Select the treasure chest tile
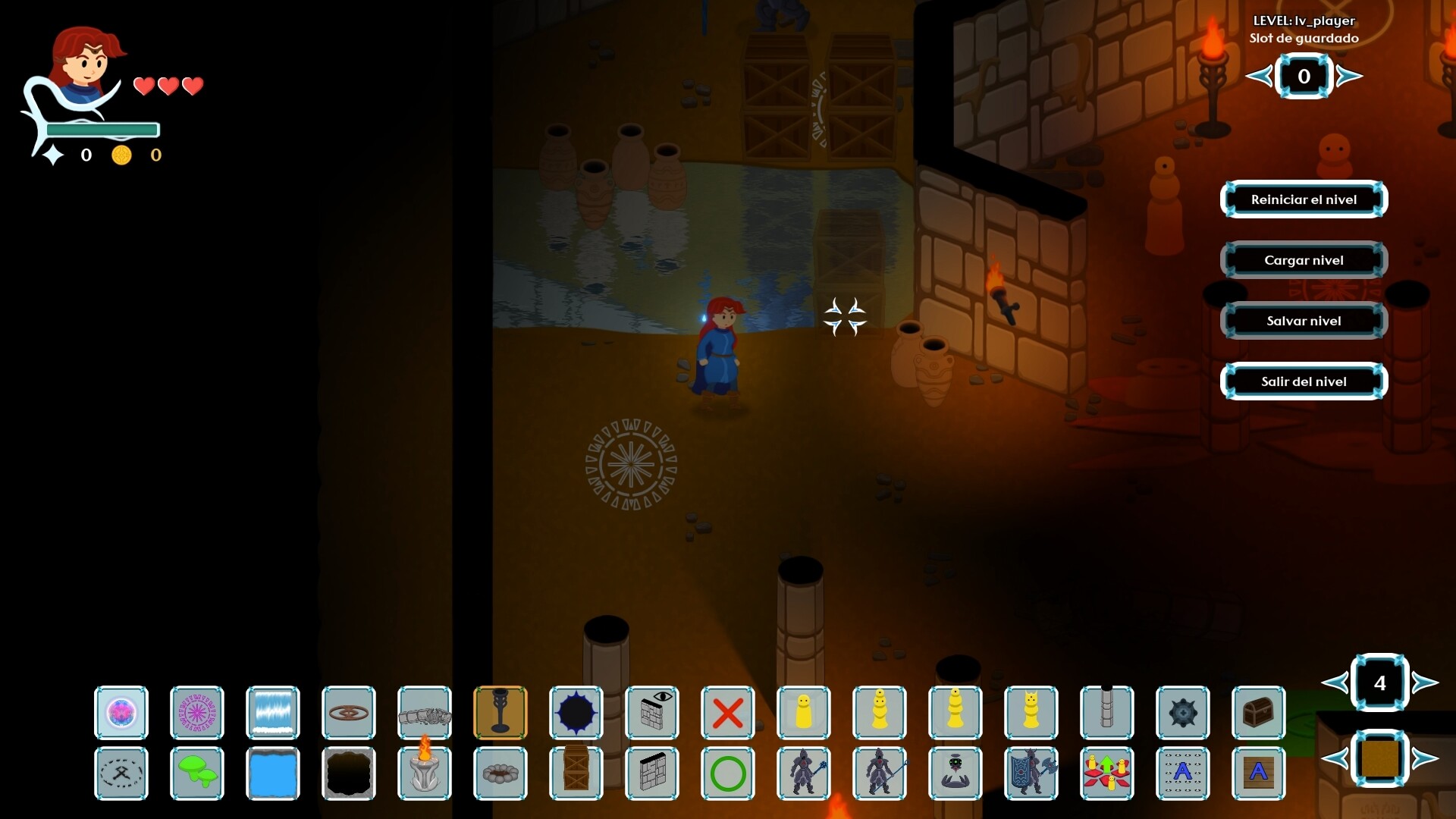This screenshot has height=819, width=1456. (x=1259, y=713)
